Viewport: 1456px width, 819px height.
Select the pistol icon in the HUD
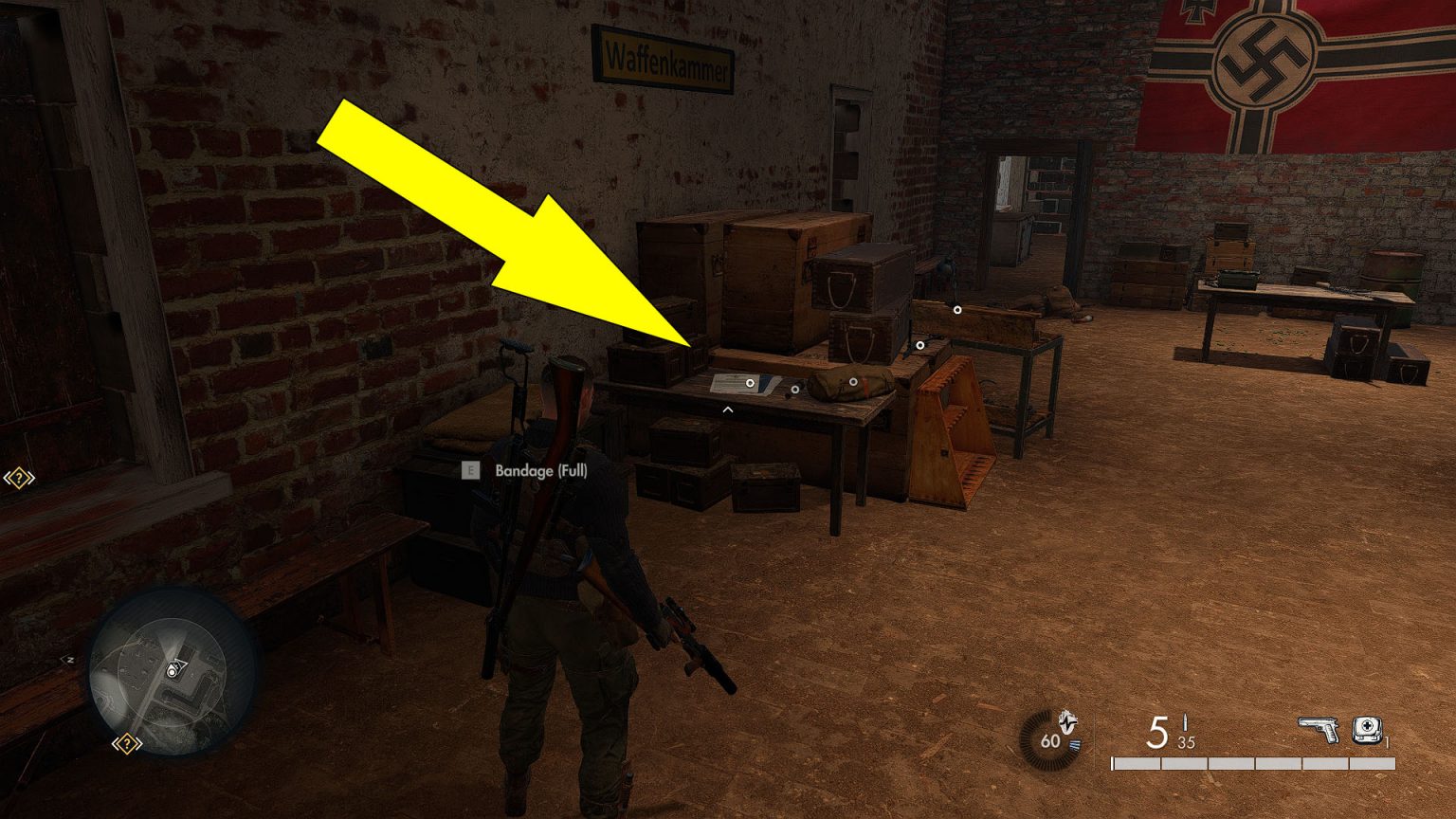click(x=1318, y=729)
